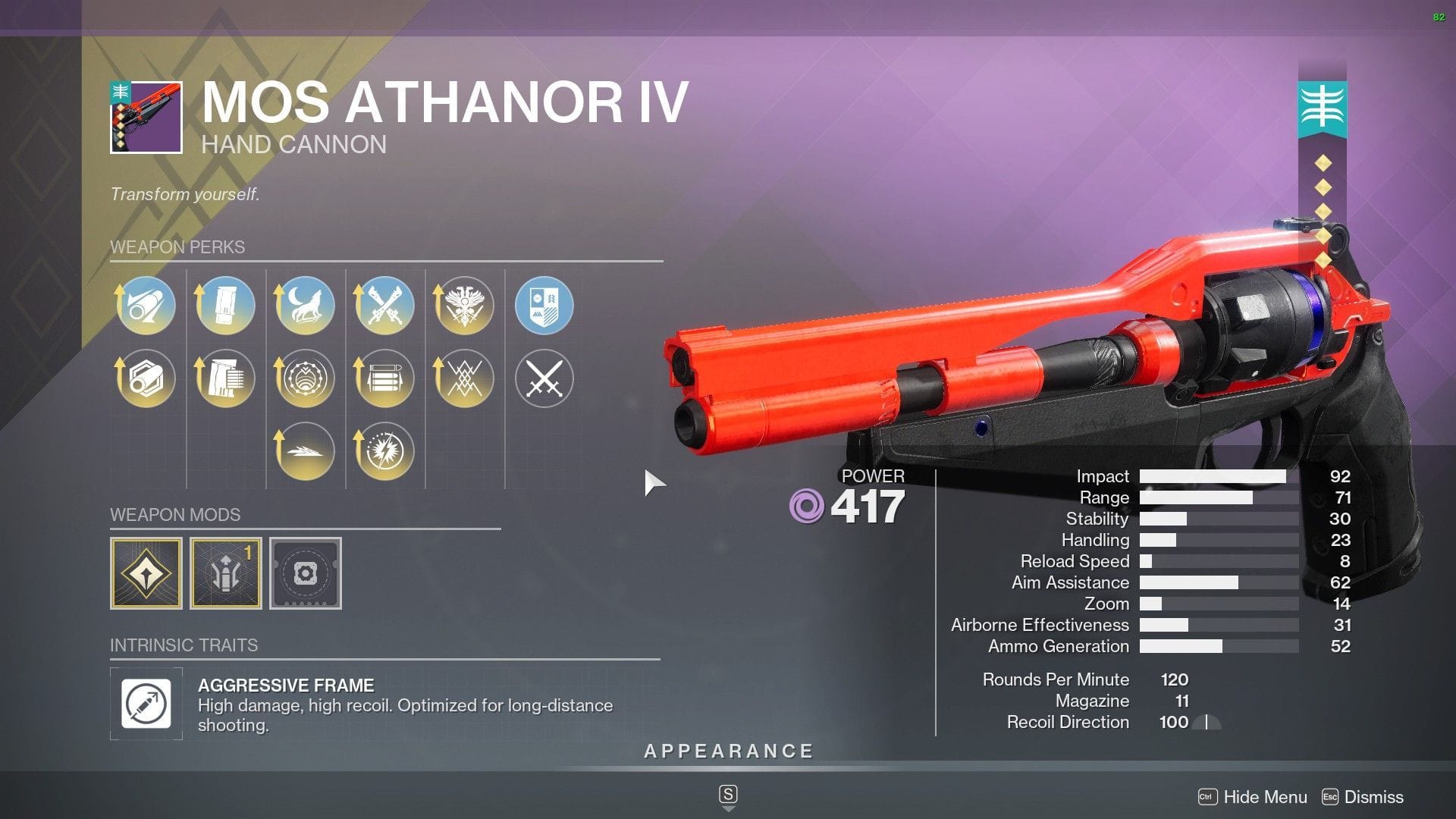Select the bullet mod marked with a 1
The height and width of the screenshot is (819, 1456).
click(x=225, y=573)
